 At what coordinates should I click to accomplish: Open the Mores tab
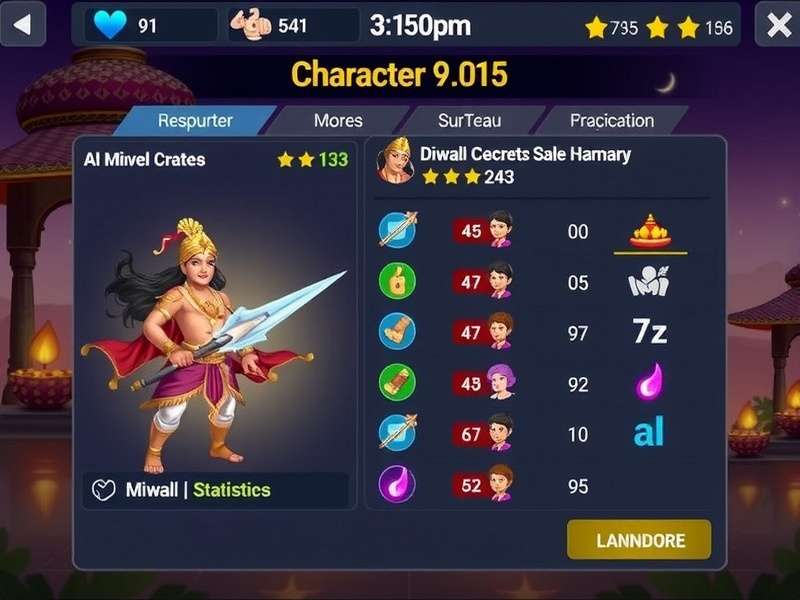click(338, 121)
